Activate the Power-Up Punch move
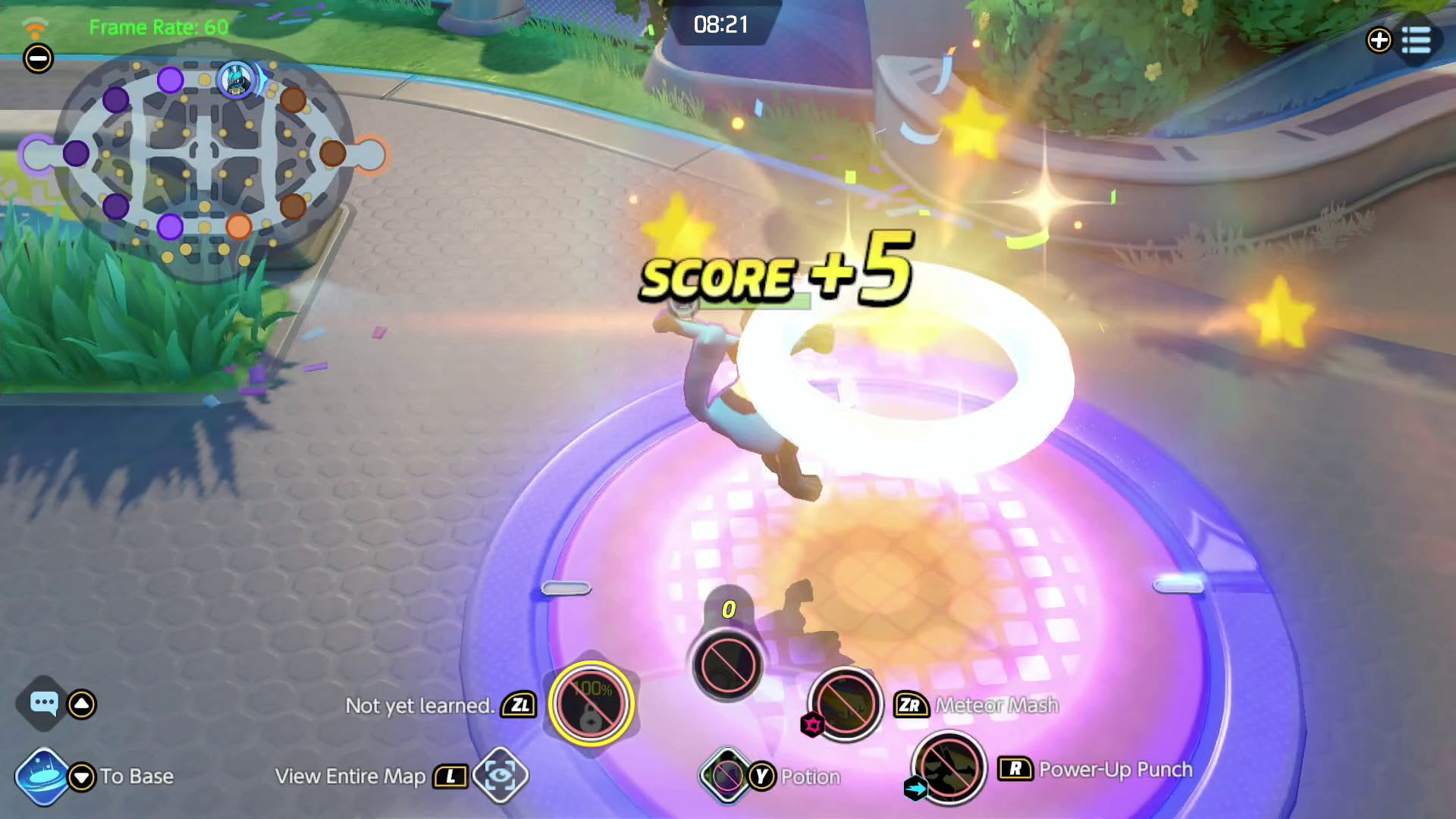The image size is (1456, 819). tap(948, 769)
